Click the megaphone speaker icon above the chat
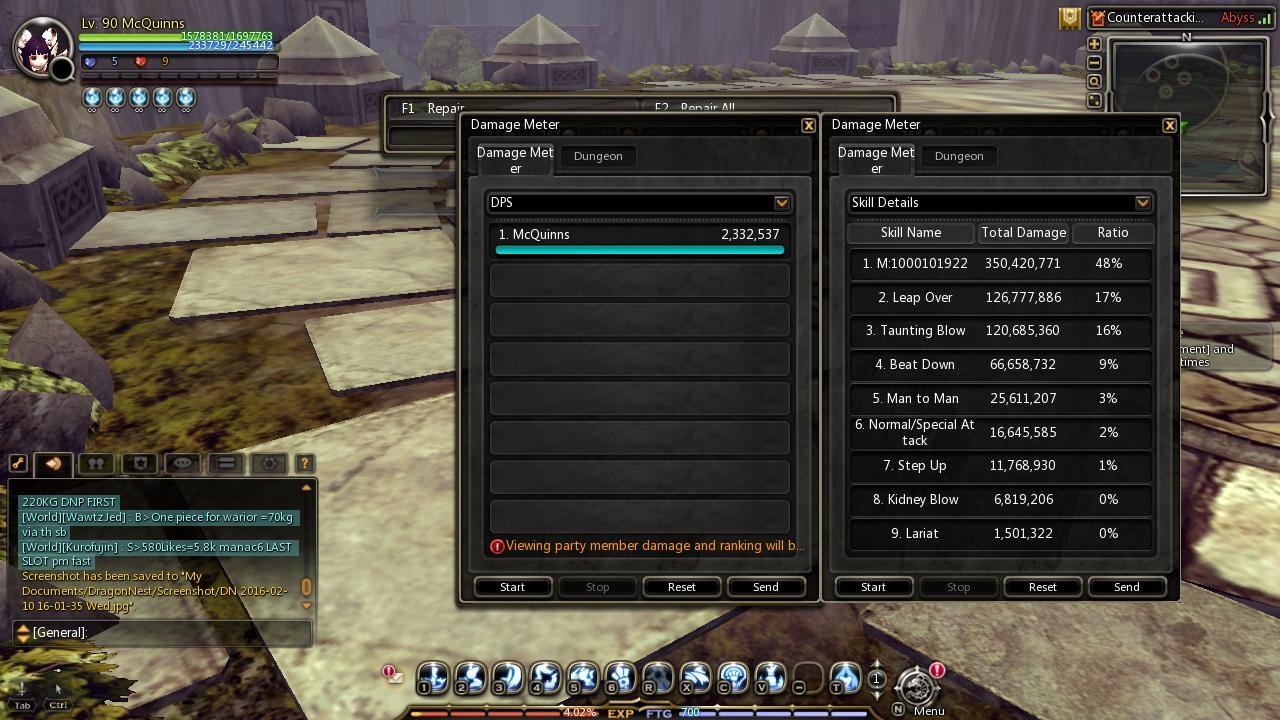Image resolution: width=1280 pixels, height=720 pixels. point(53,463)
